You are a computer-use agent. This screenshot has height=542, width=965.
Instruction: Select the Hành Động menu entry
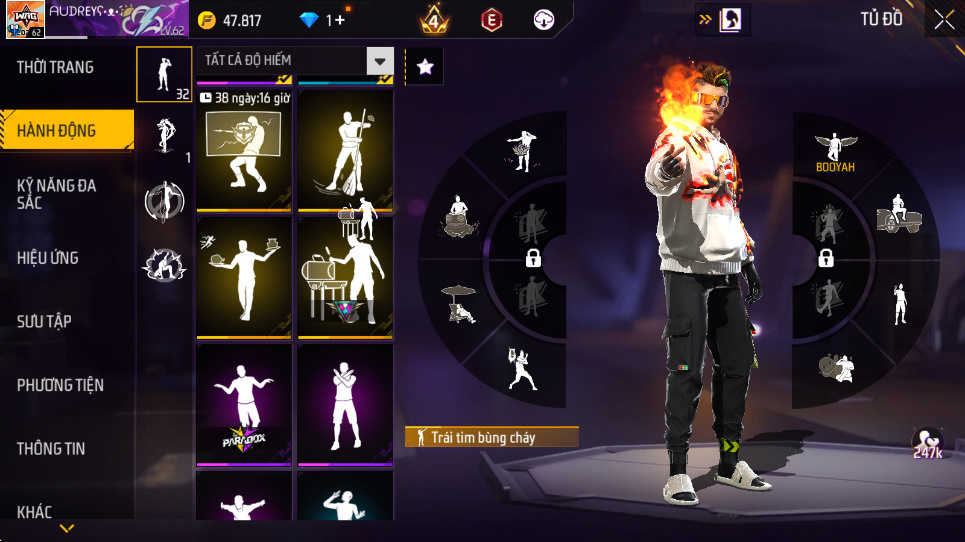click(57, 131)
